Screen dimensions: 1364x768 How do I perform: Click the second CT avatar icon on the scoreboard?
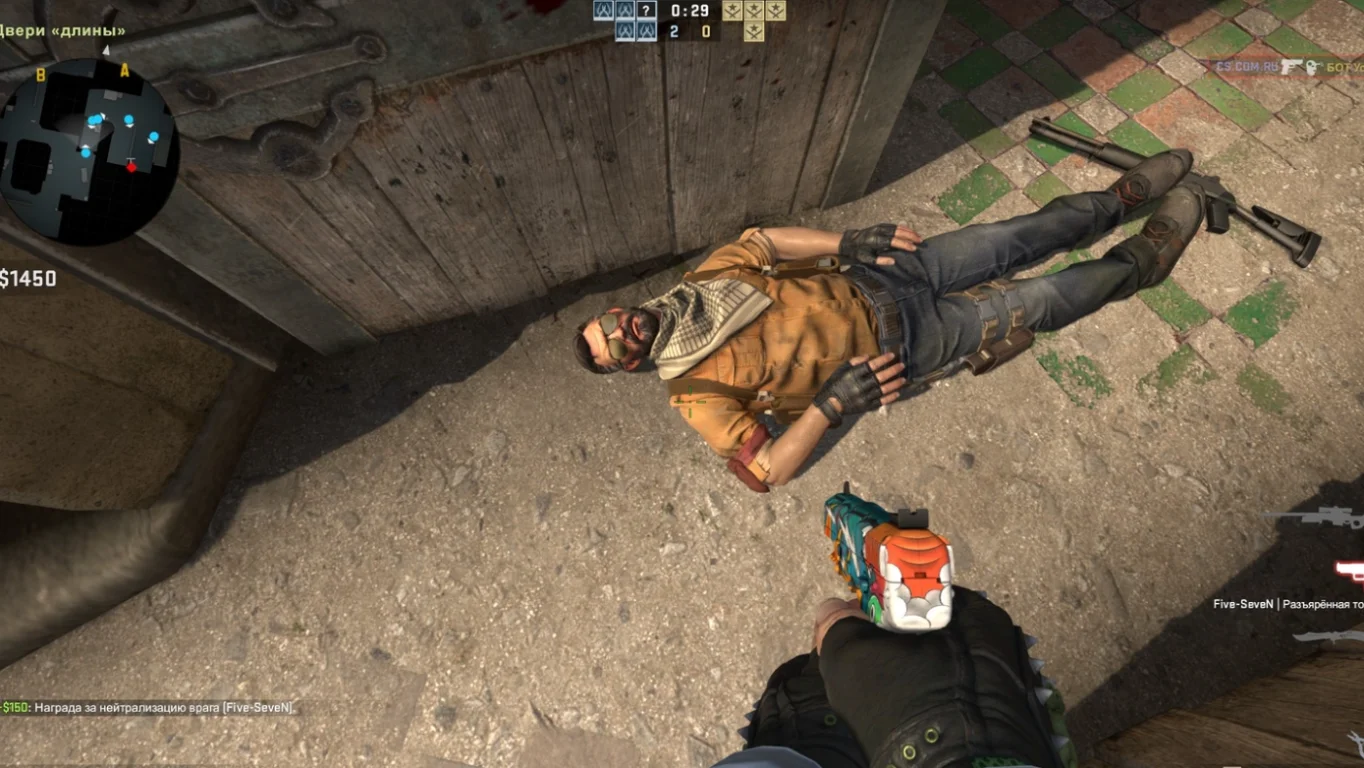pyautogui.click(x=625, y=9)
